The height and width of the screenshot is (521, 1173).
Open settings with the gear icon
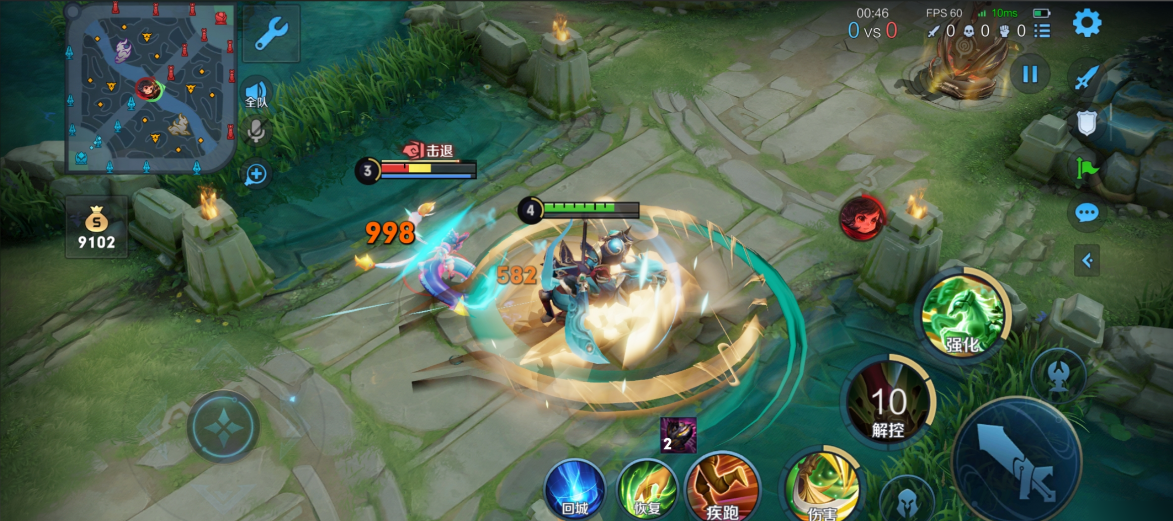(1087, 22)
